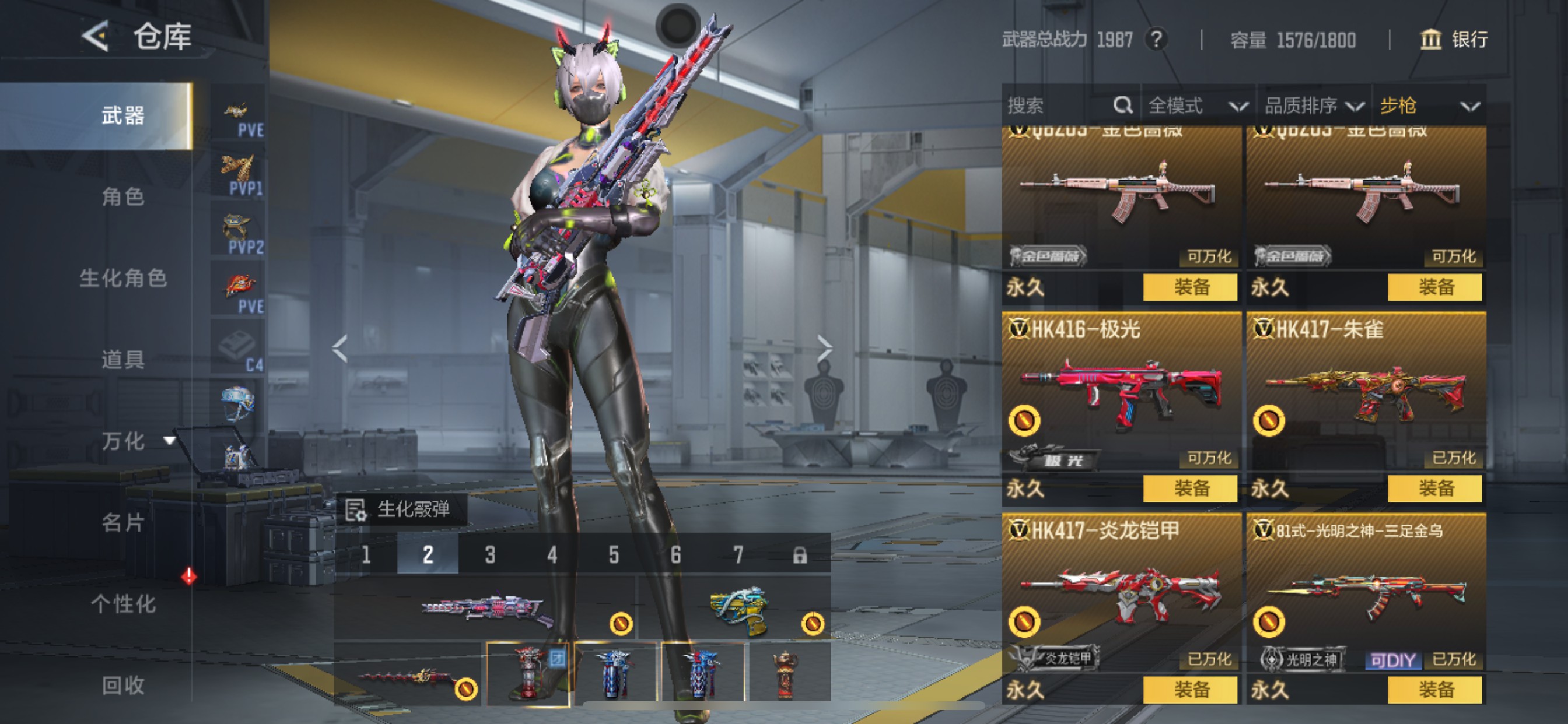
Task: Click the weapon power question mark help
Action: [x=1157, y=40]
